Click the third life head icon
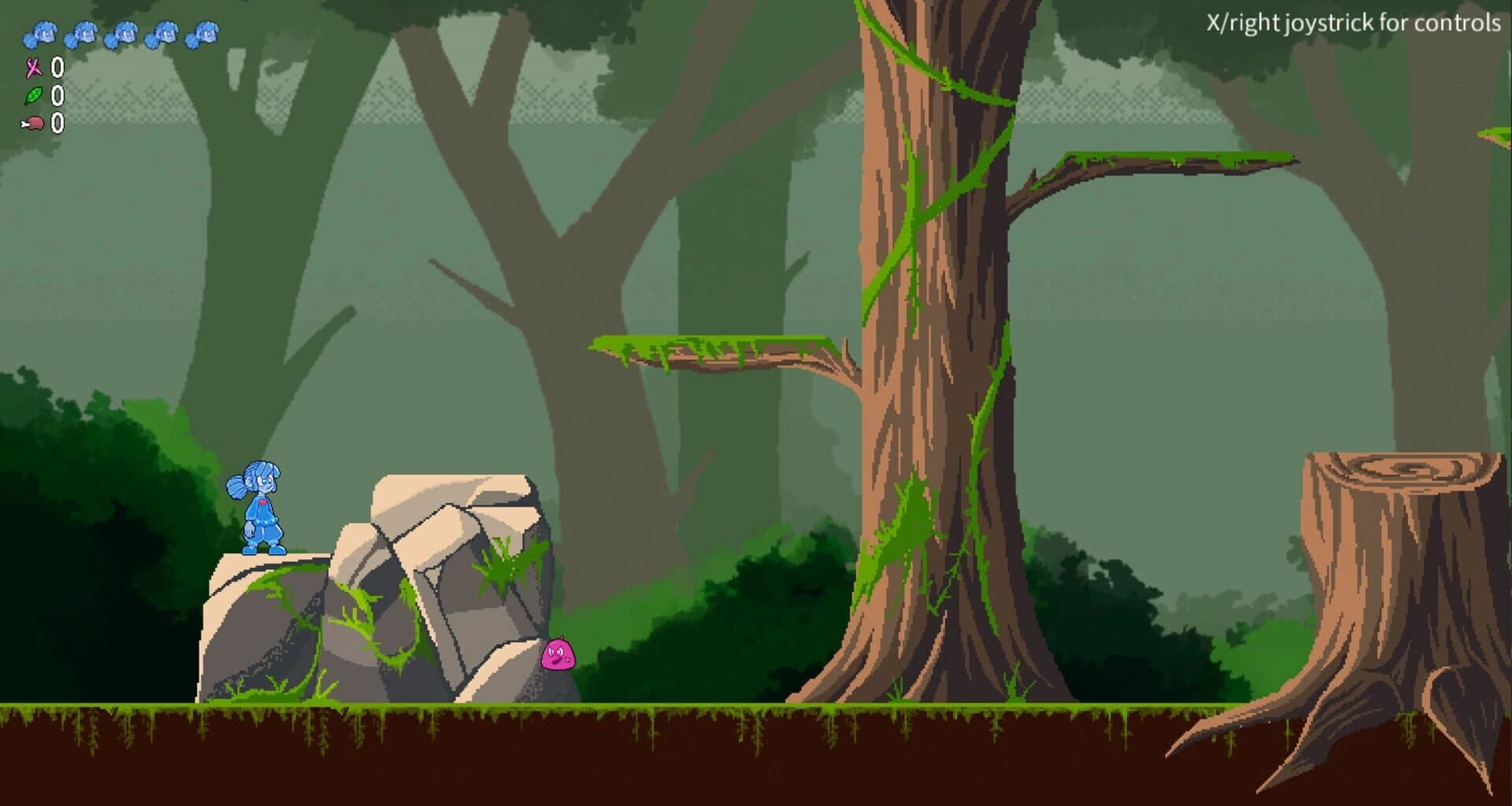Viewport: 1512px width, 806px height. click(x=123, y=33)
